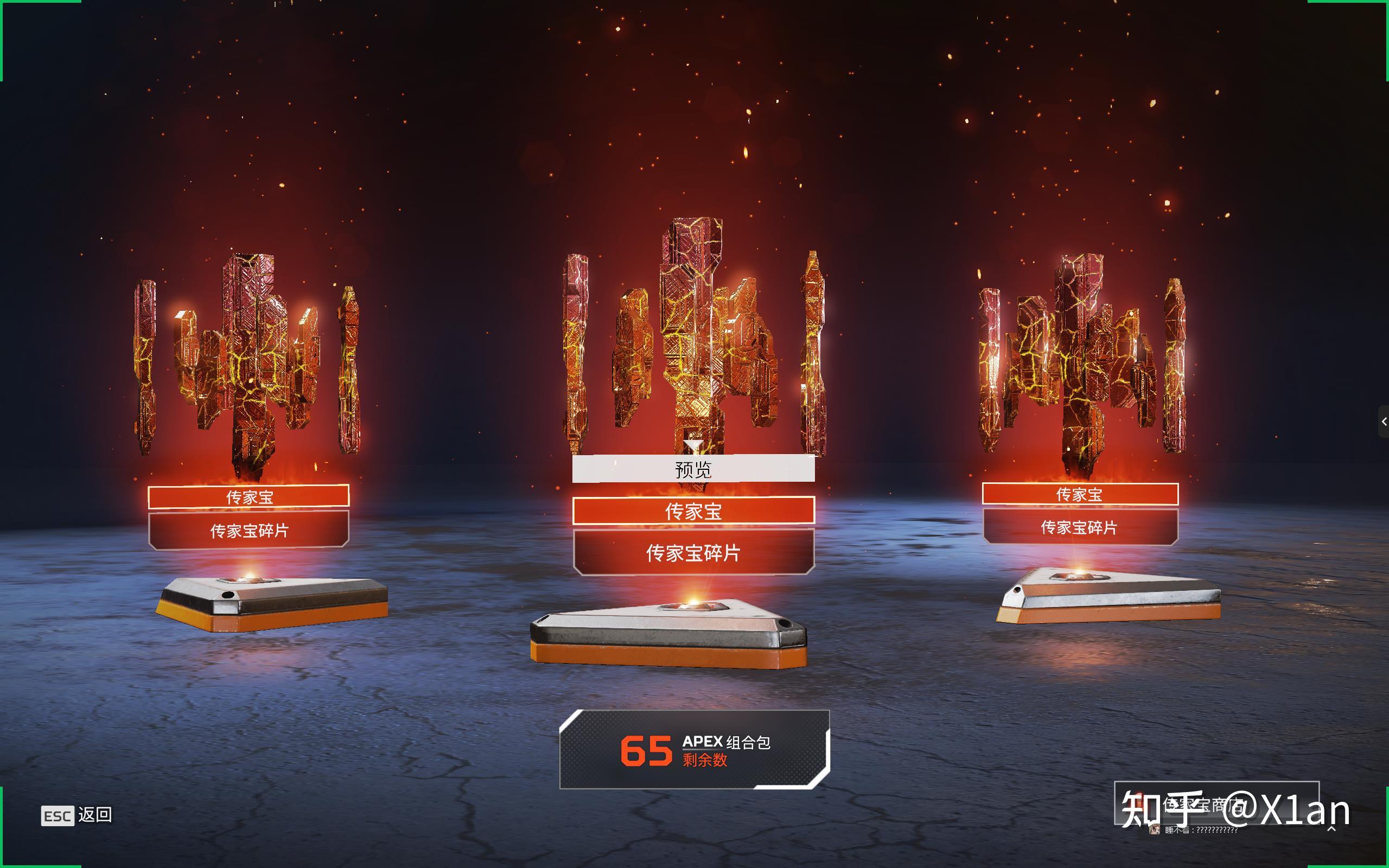Click the 预览 preview button
Viewport: 1389px width, 868px height.
693,469
